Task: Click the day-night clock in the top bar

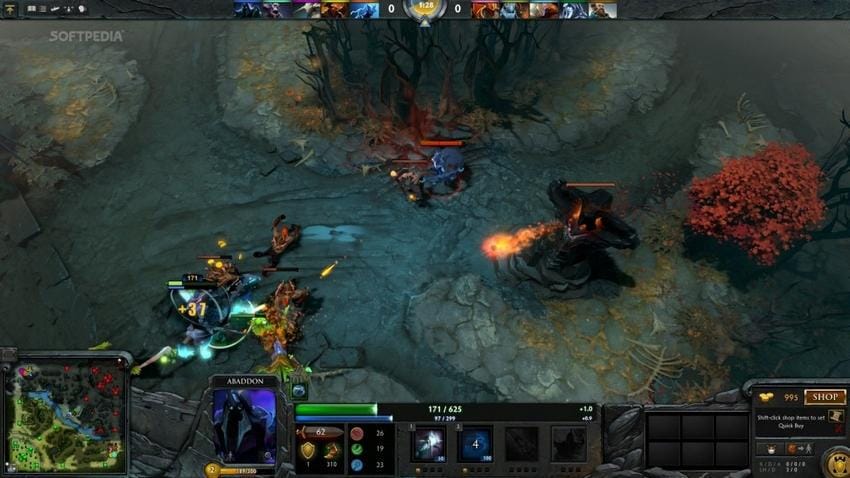Action: (425, 9)
